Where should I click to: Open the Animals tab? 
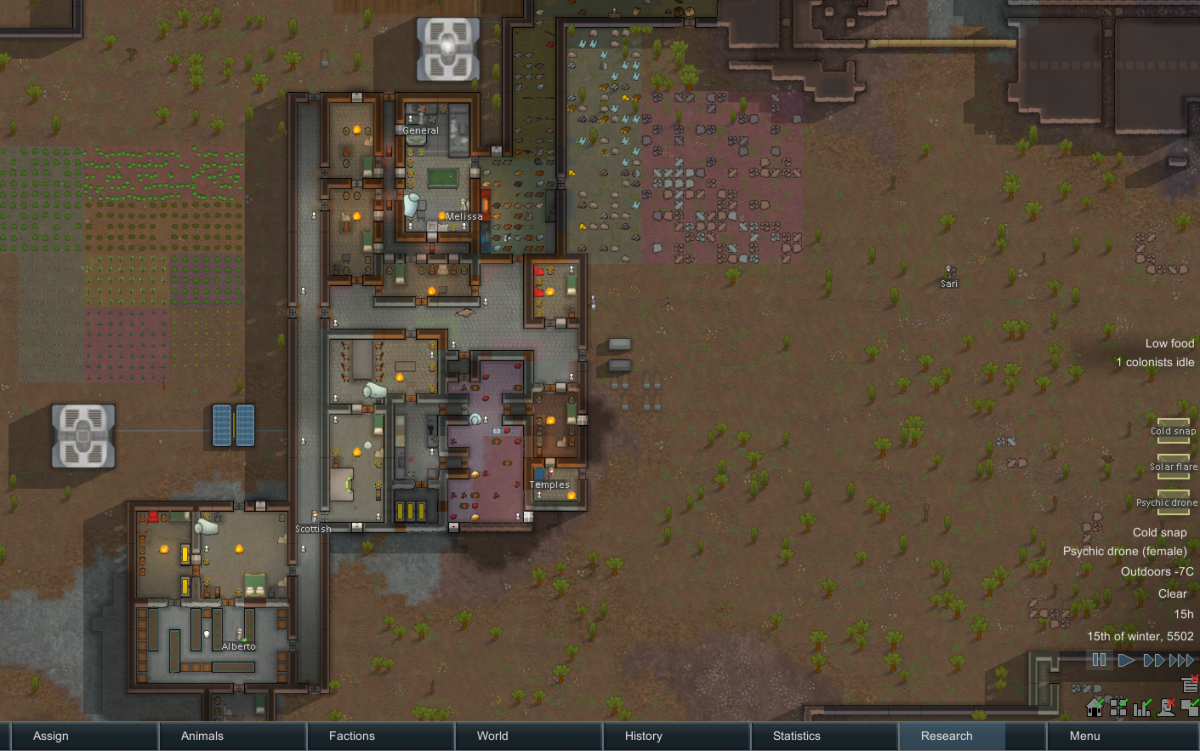[202, 736]
